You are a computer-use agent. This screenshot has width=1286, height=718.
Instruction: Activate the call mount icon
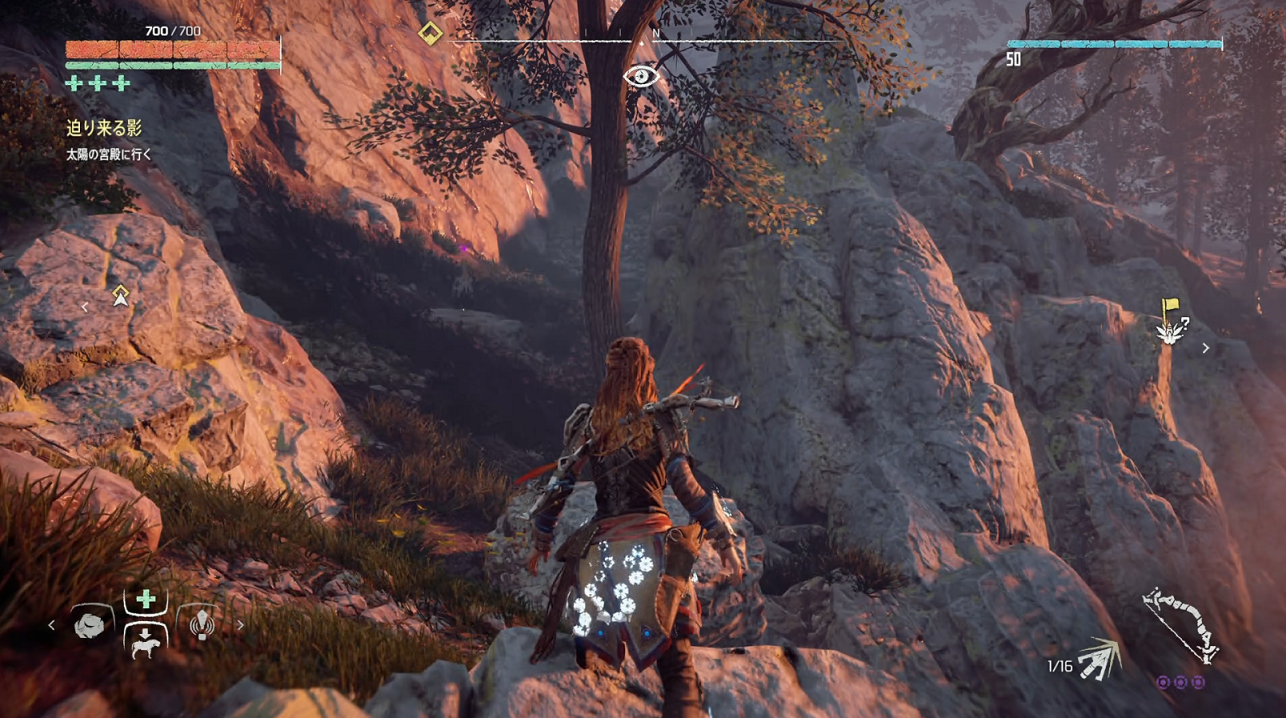click(146, 643)
